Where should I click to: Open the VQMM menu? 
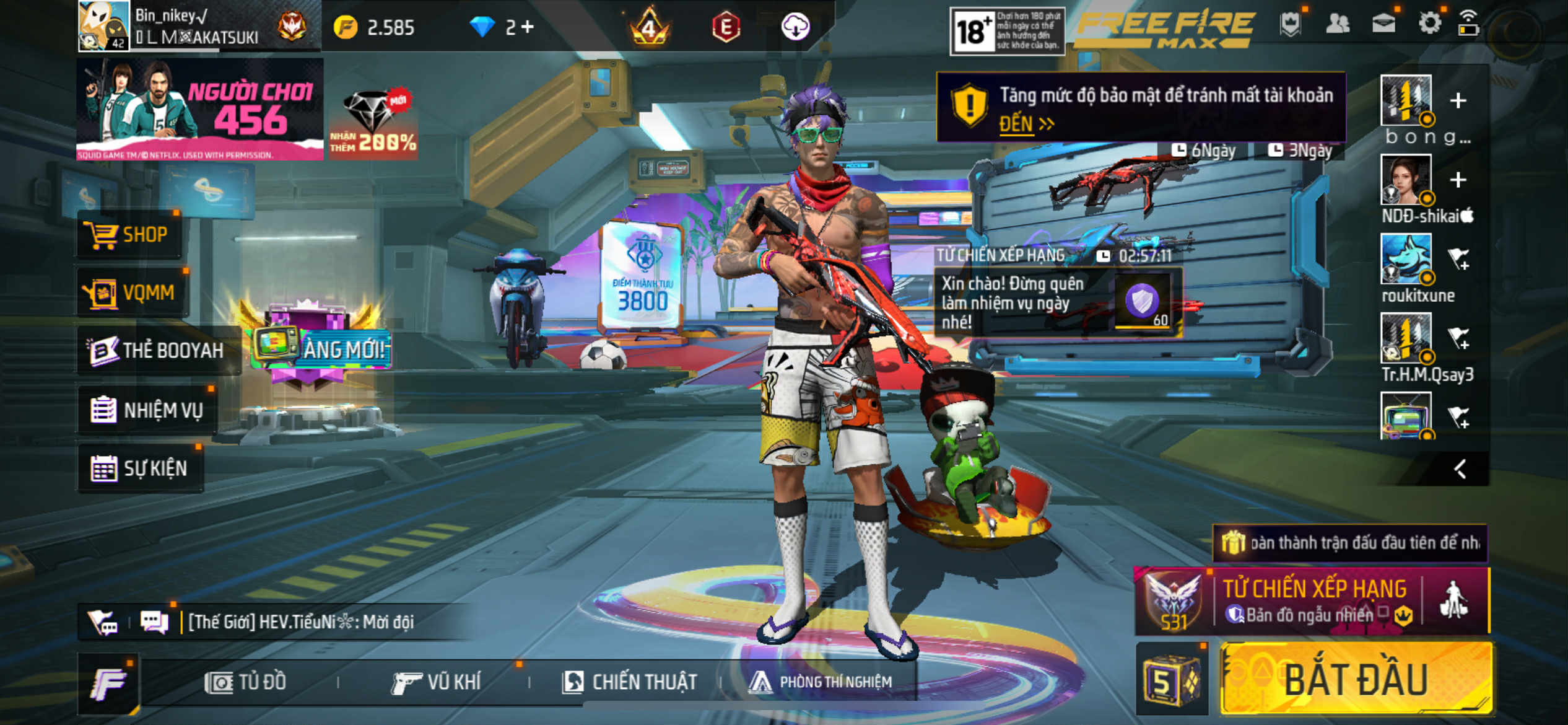click(133, 292)
